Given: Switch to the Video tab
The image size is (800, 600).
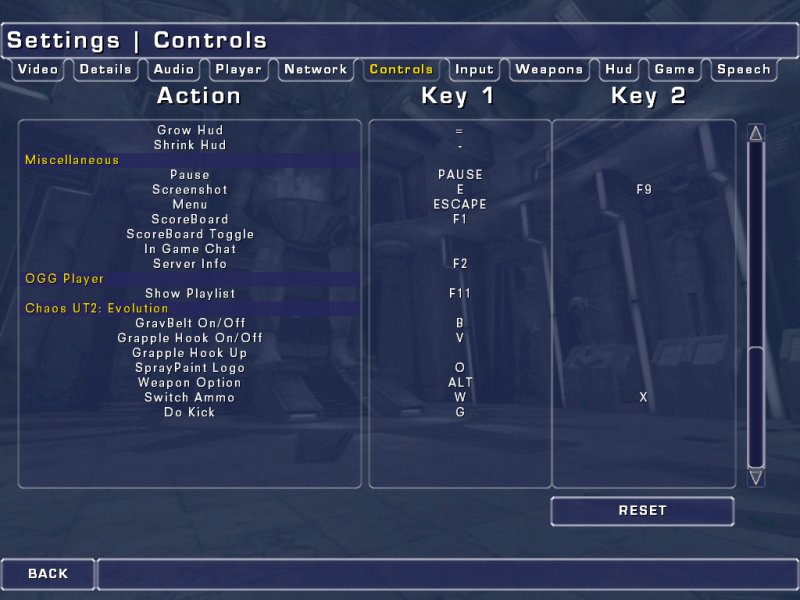Looking at the screenshot, I should (38, 70).
